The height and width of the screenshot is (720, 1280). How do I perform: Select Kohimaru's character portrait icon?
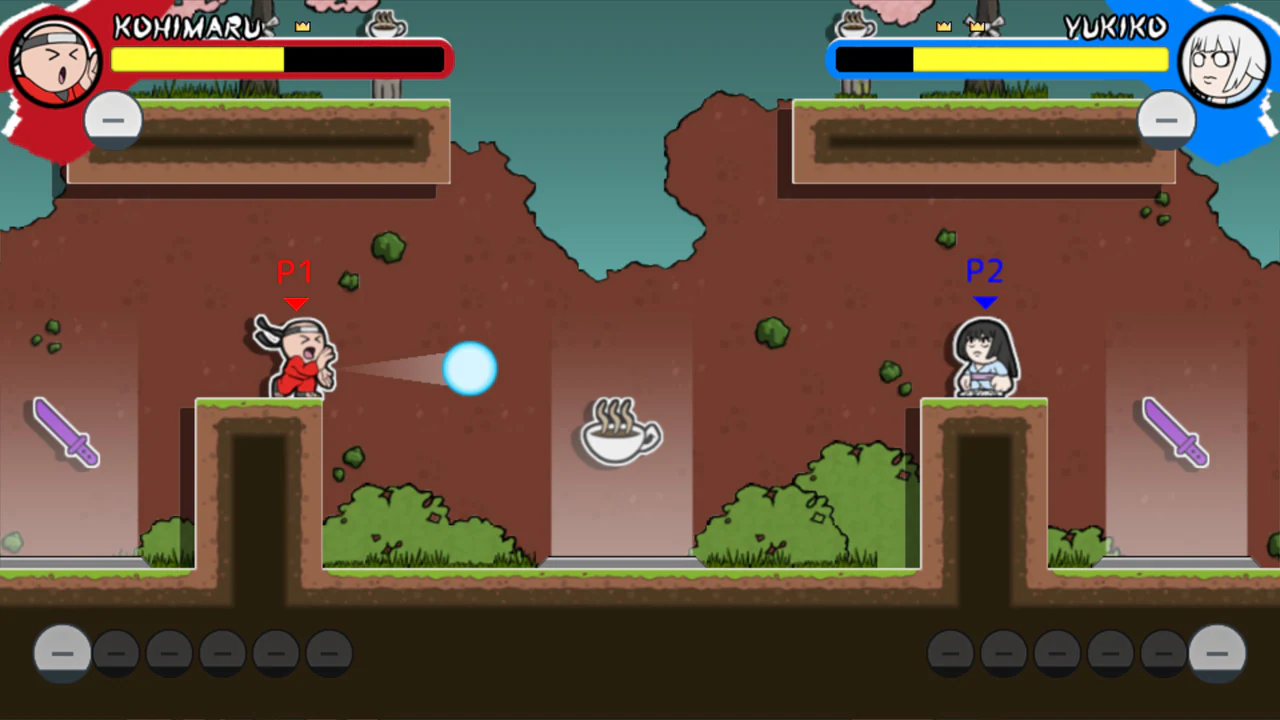(x=55, y=60)
